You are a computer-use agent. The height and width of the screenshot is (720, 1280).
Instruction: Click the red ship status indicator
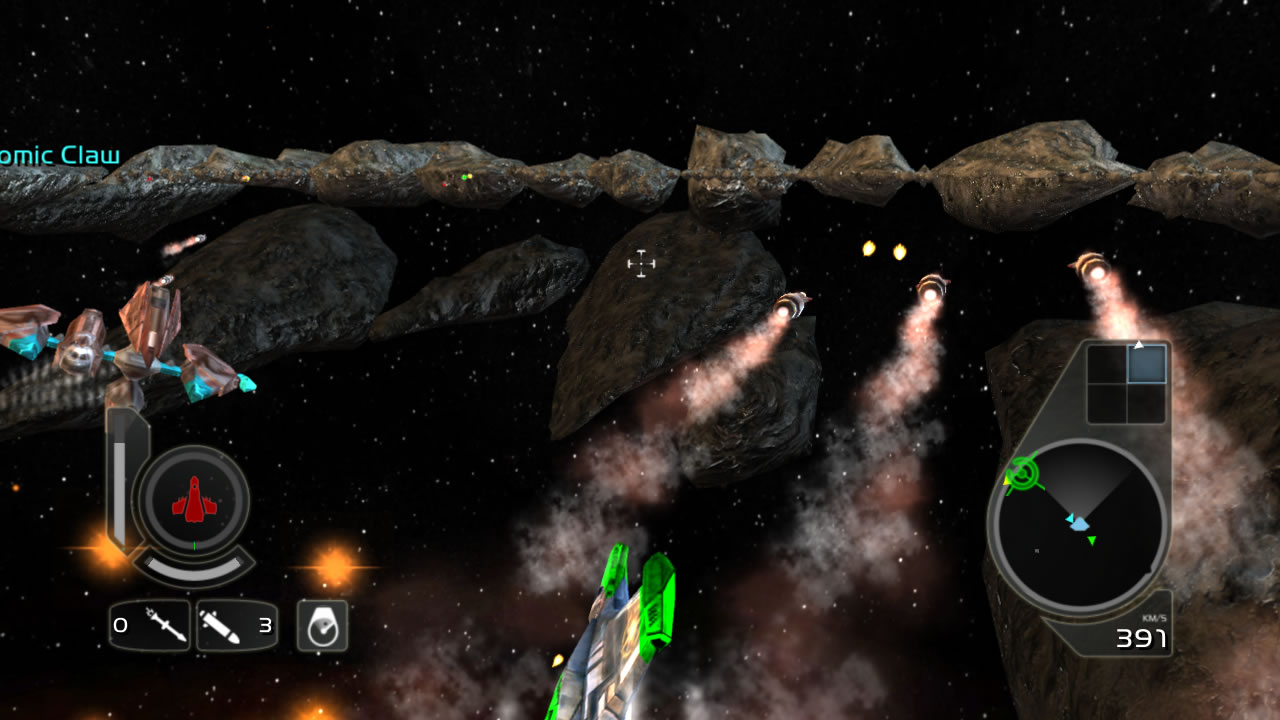[x=194, y=499]
